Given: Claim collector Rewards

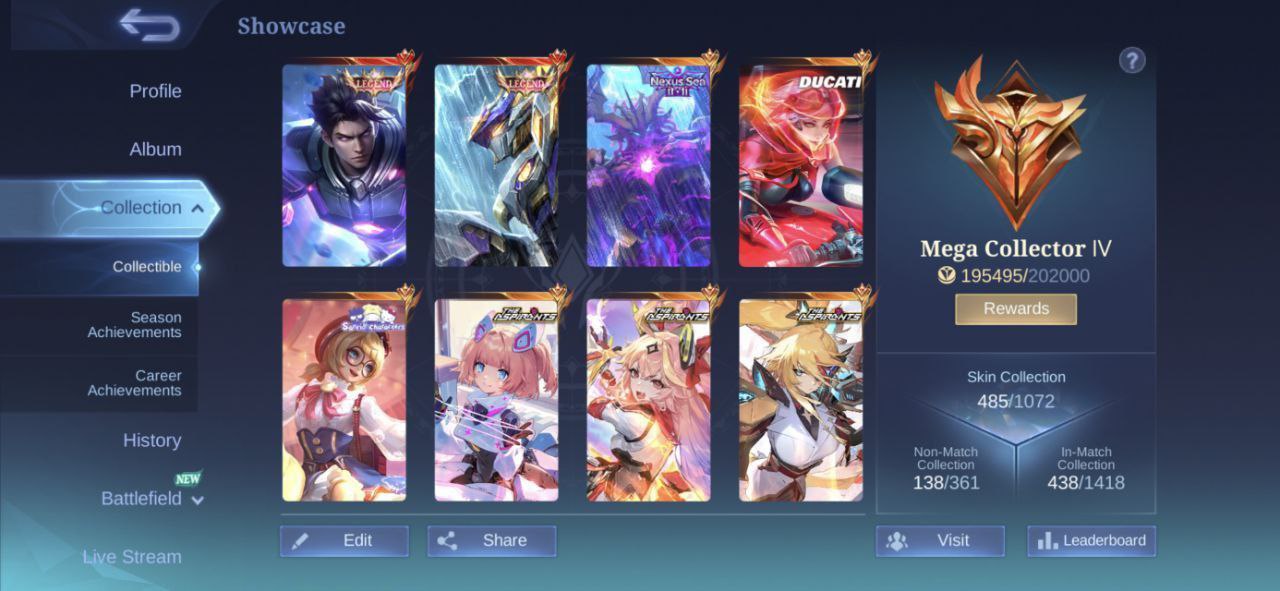Looking at the screenshot, I should pyautogui.click(x=1015, y=309).
